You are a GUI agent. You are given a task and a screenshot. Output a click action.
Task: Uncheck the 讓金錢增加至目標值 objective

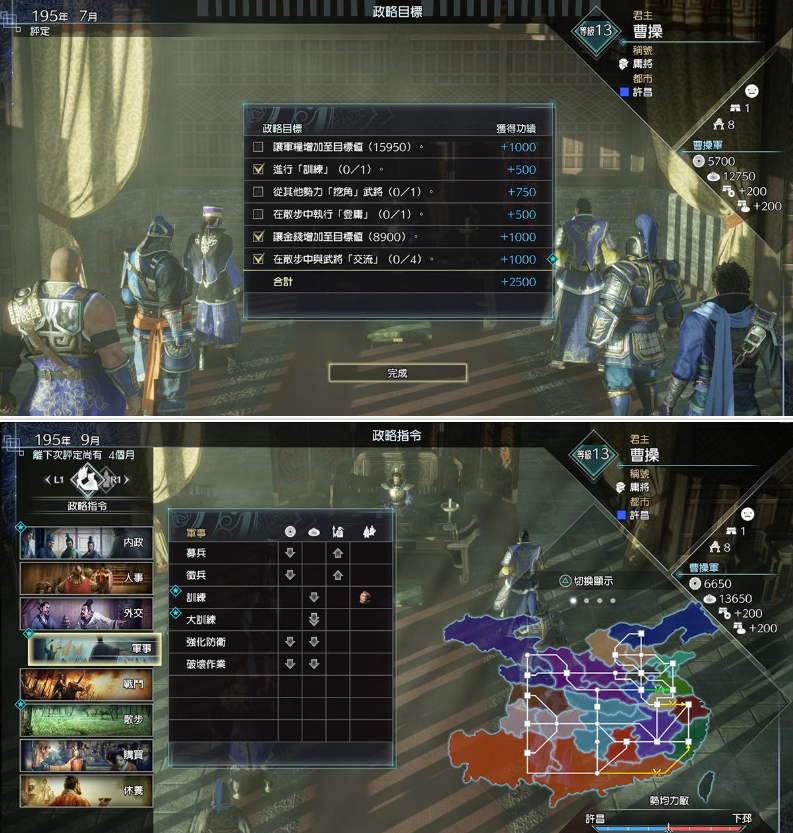click(258, 237)
